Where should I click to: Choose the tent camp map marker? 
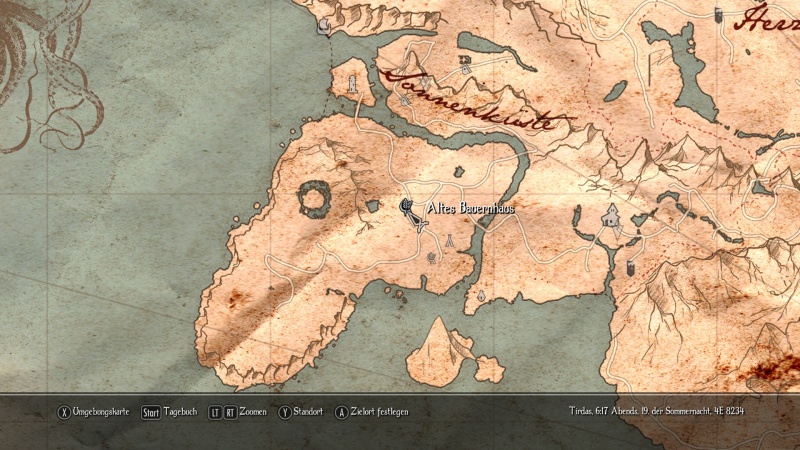451,240
